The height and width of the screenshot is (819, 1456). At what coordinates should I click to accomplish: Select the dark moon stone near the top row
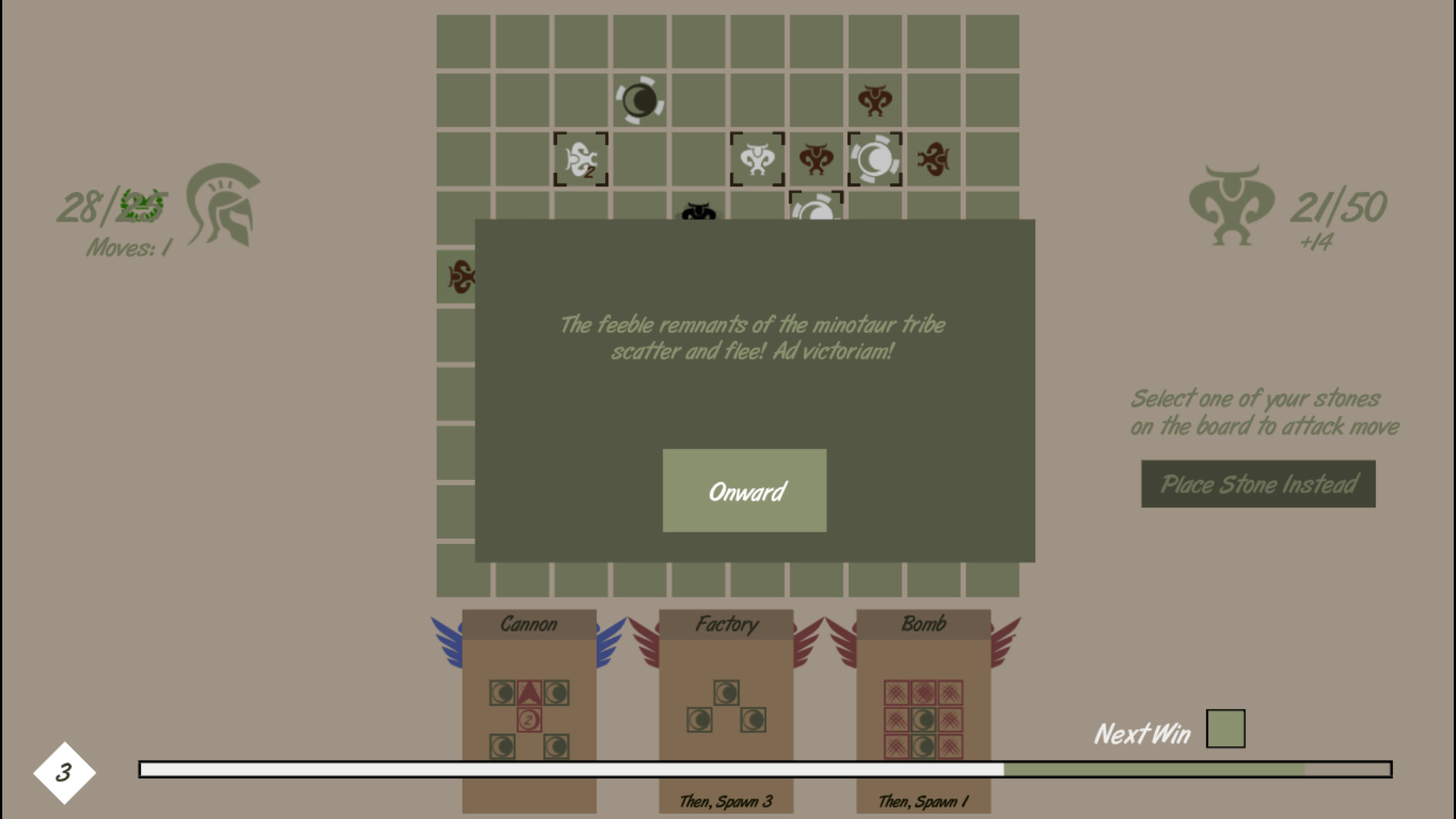pos(639,100)
